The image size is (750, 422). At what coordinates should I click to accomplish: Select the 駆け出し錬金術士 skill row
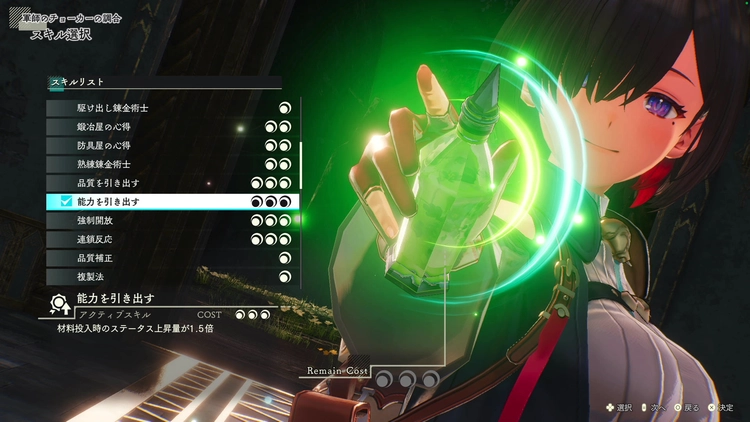click(170, 107)
